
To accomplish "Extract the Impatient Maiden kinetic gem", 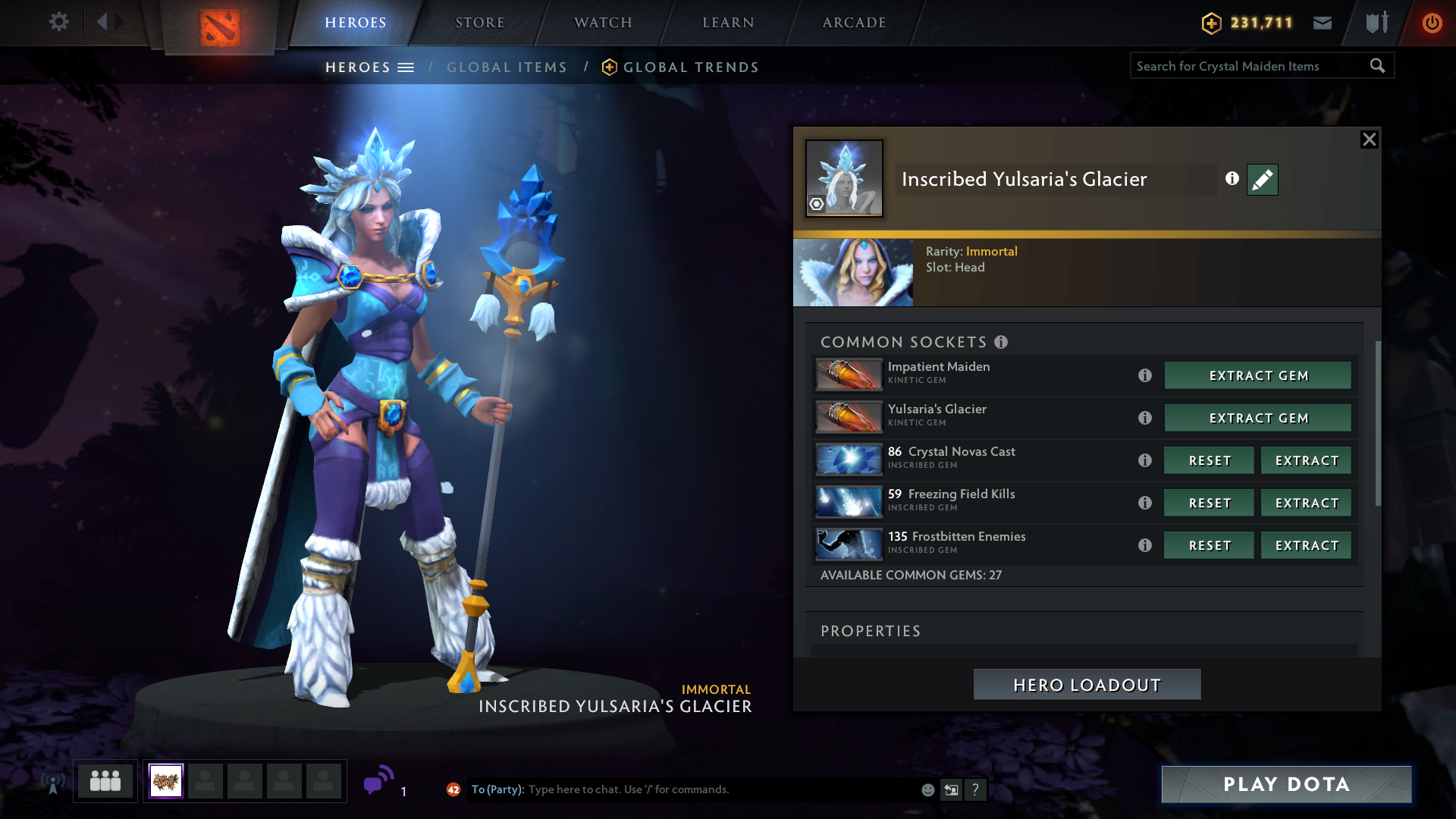I will (1258, 375).
